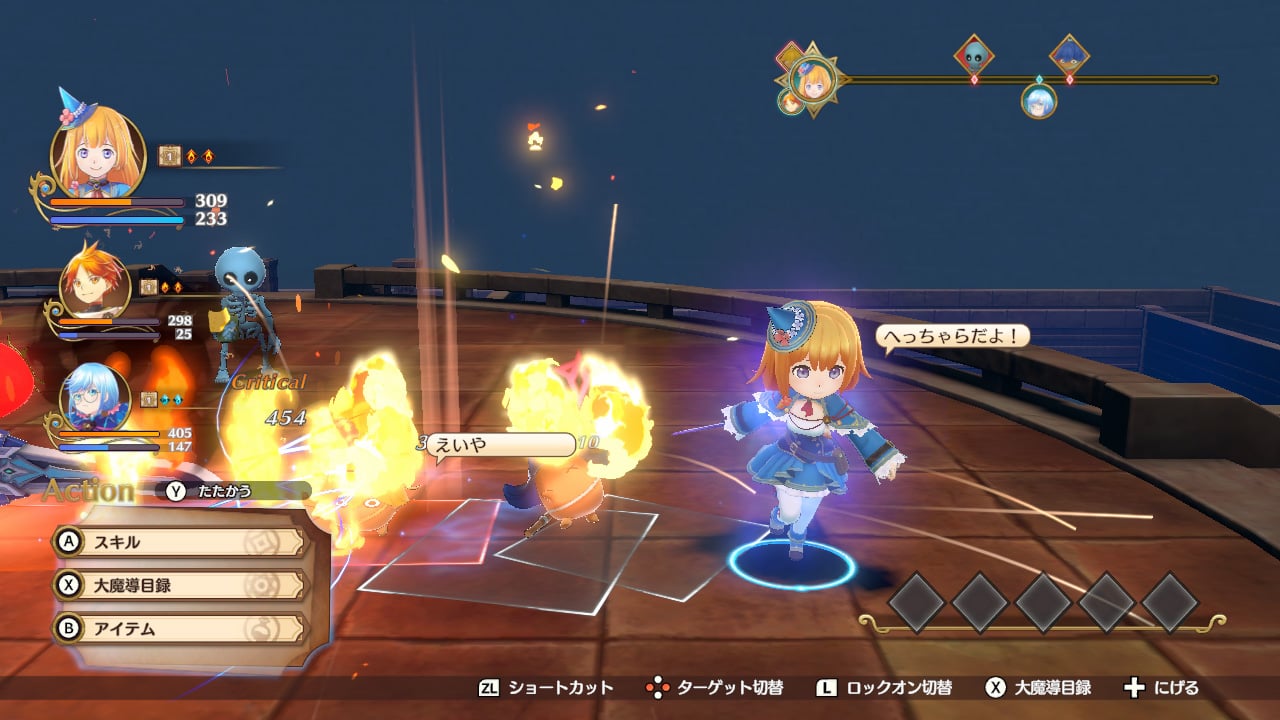Select the アイテム command
The width and height of the screenshot is (1280, 720).
click(x=180, y=629)
